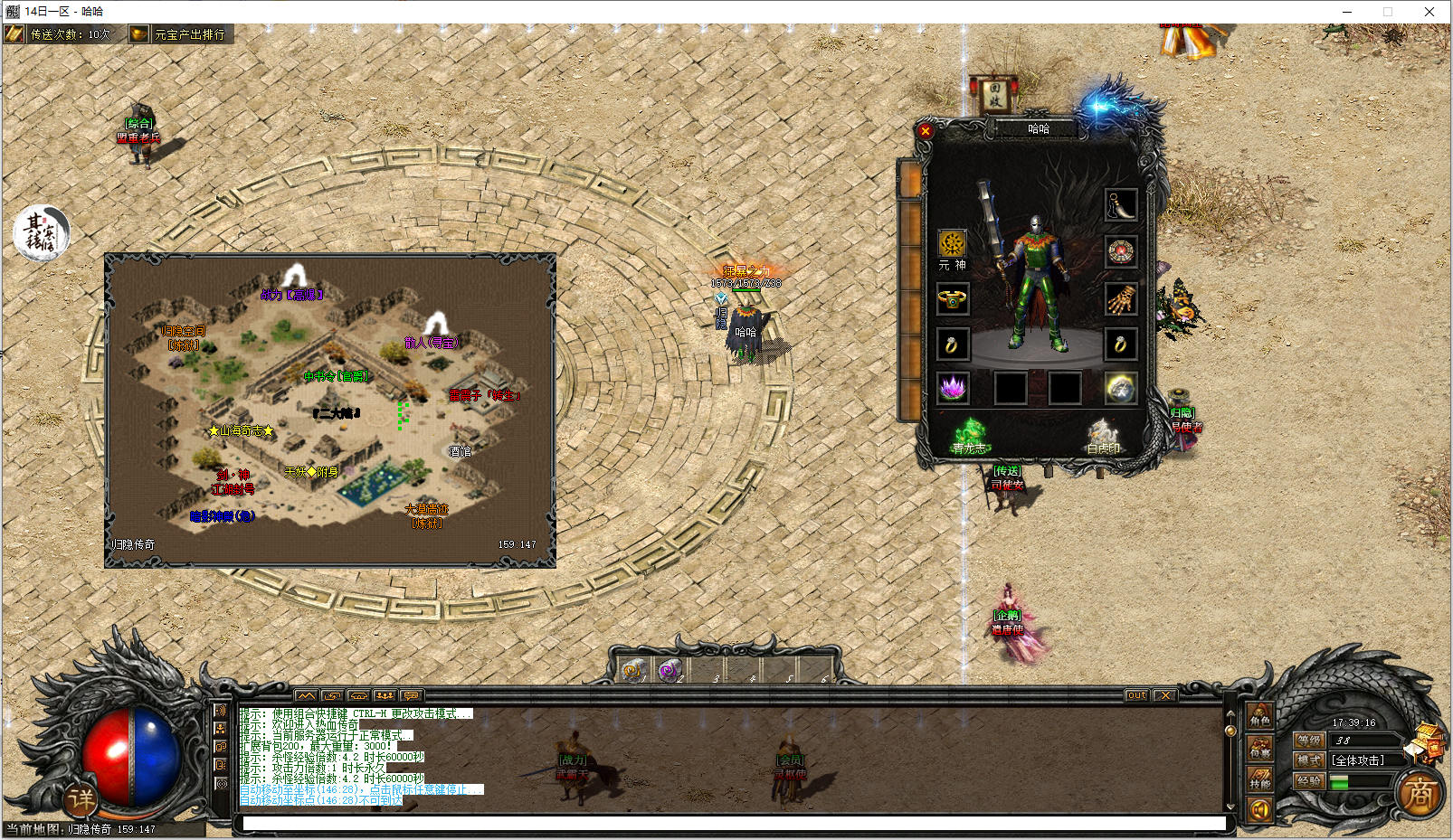The image size is (1453, 840).
Task: Open the 包裹 inventory bag
Action: (1260, 748)
